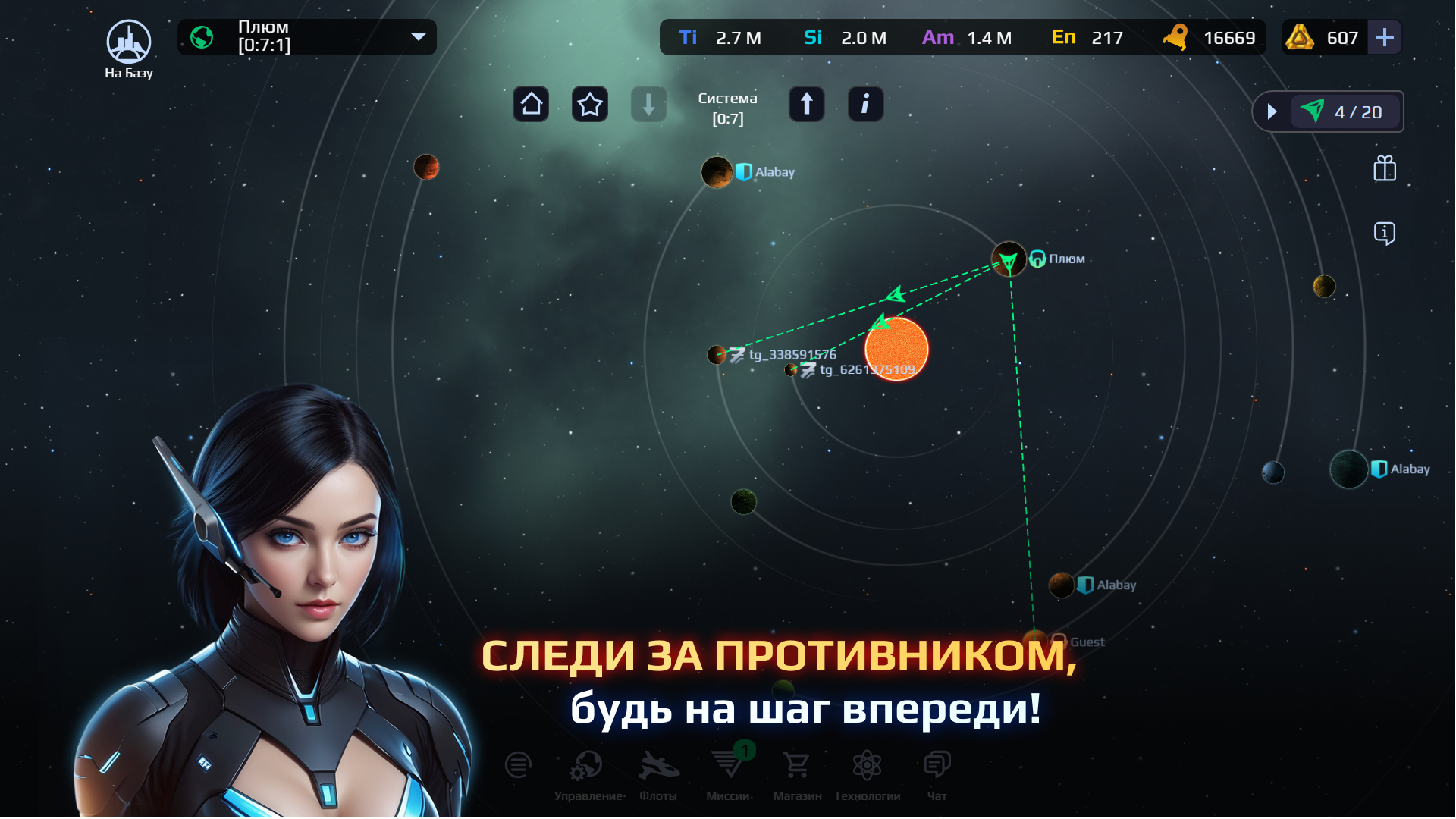The image size is (1456, 819).
Task: Select the Alabay planet near the top
Action: pos(716,171)
